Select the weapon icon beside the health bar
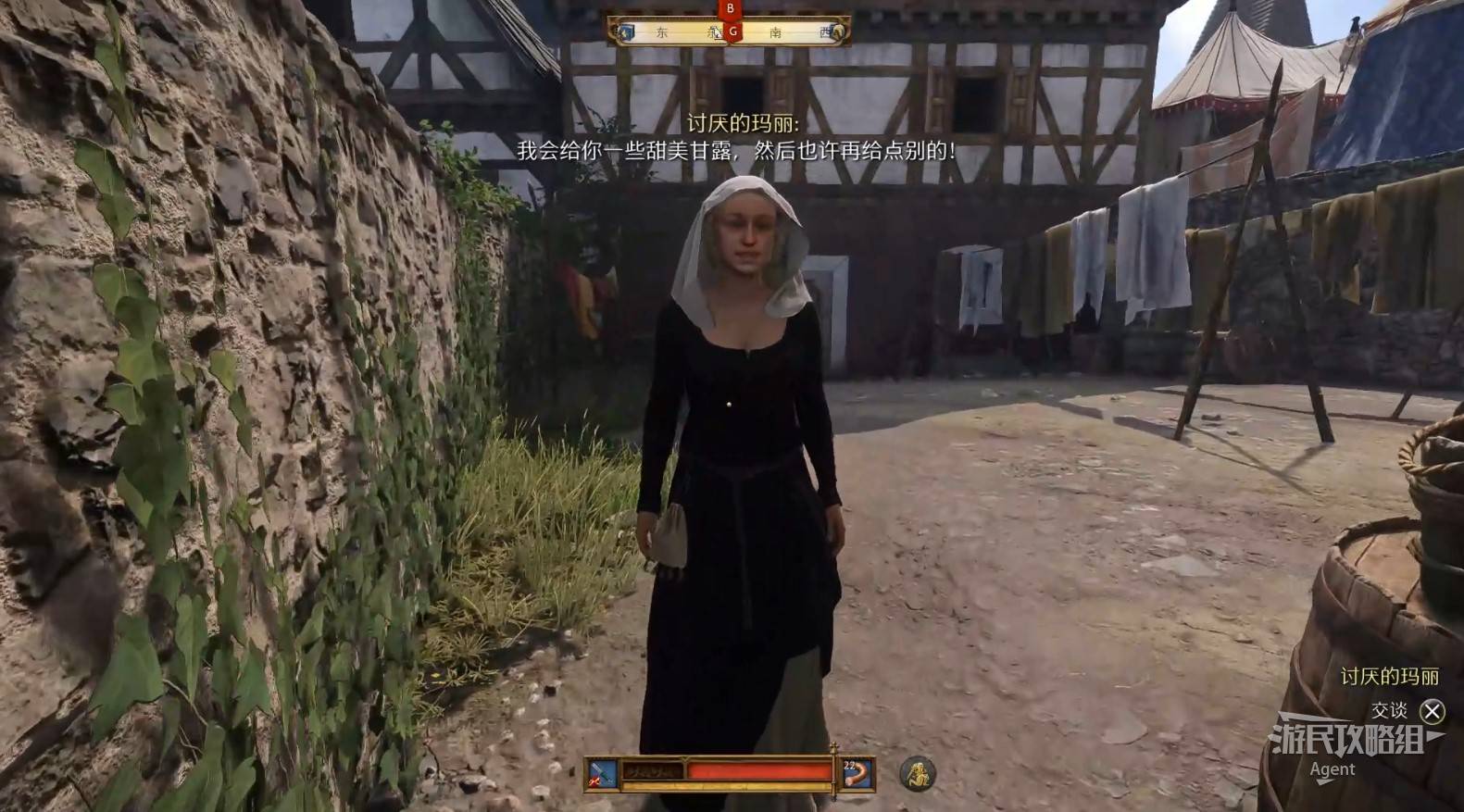 (602, 773)
